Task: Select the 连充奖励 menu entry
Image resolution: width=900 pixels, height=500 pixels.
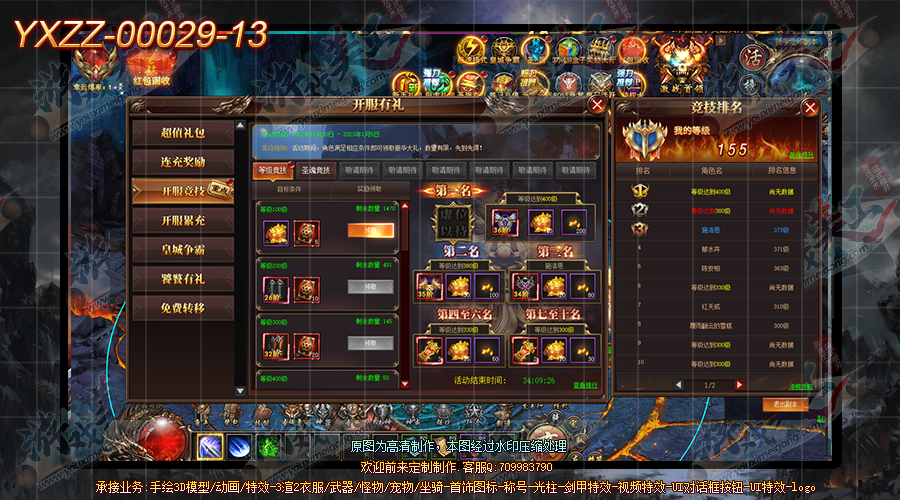Action: tap(183, 161)
